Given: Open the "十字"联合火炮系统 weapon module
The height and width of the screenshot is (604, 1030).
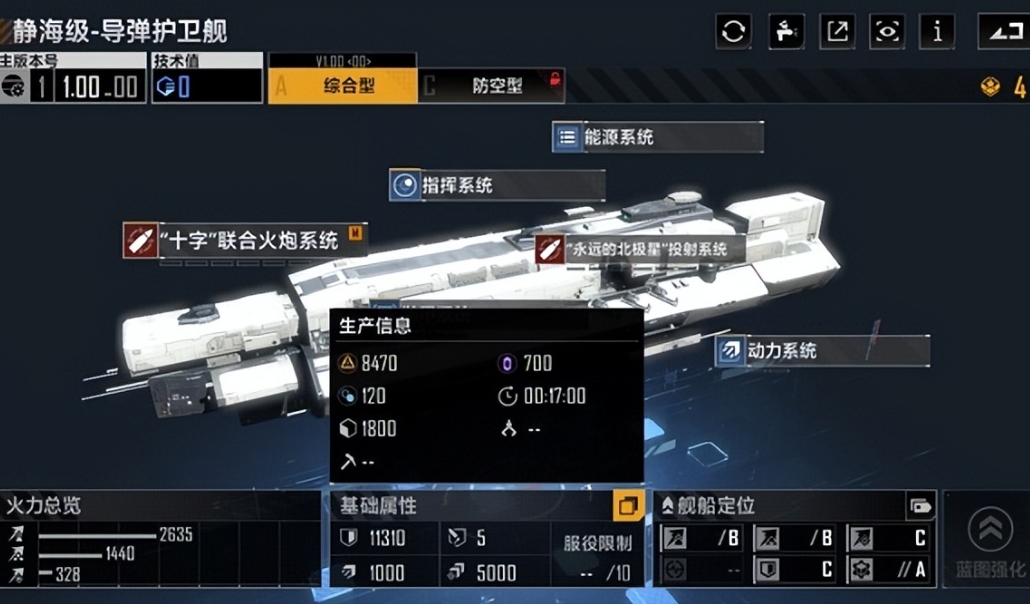Looking at the screenshot, I should 244,240.
